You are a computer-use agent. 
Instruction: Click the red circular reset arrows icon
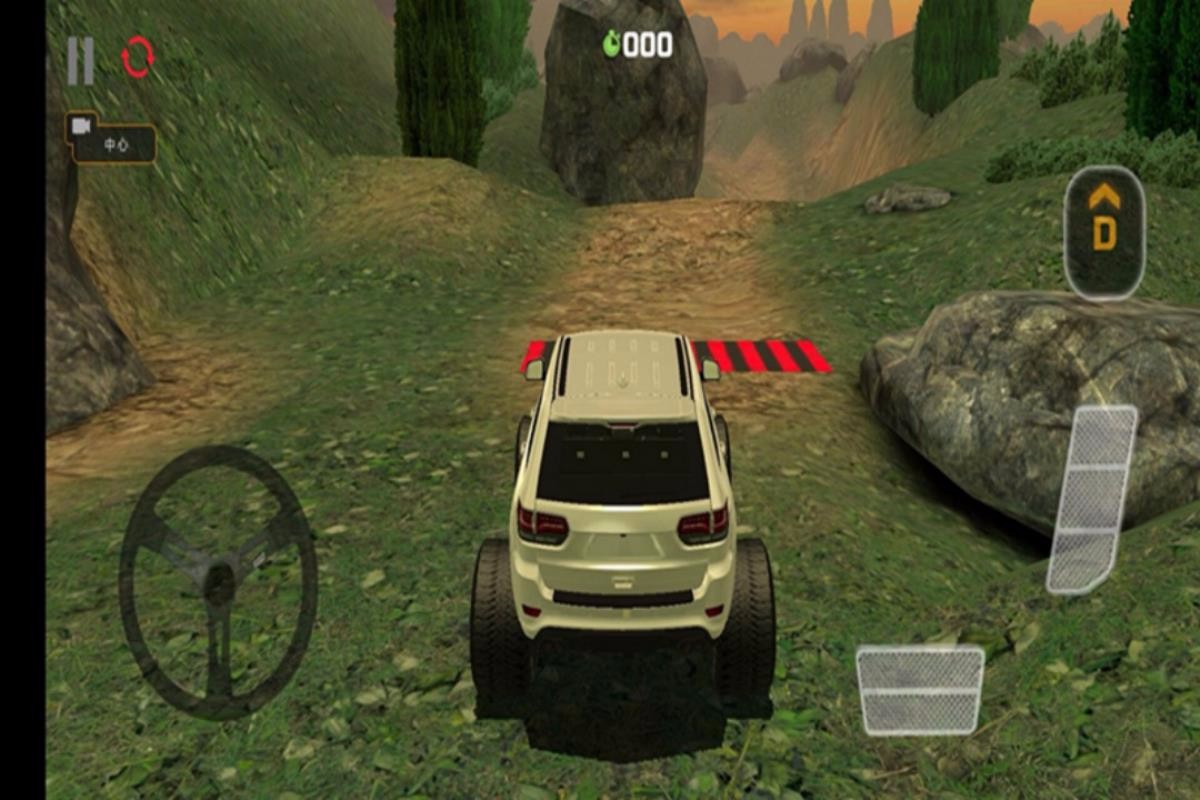[x=138, y=58]
